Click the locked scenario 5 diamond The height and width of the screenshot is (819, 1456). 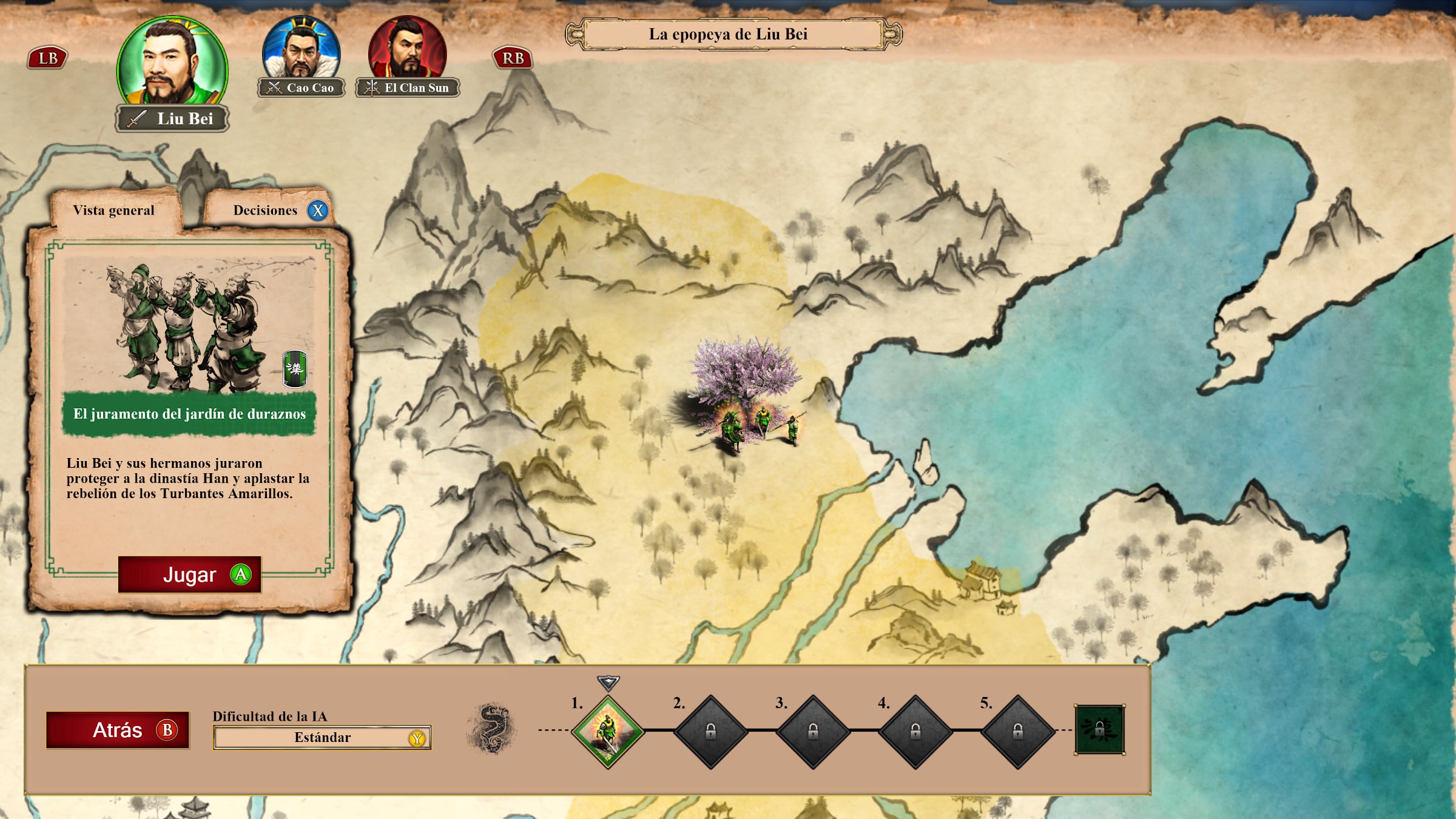click(x=1018, y=732)
